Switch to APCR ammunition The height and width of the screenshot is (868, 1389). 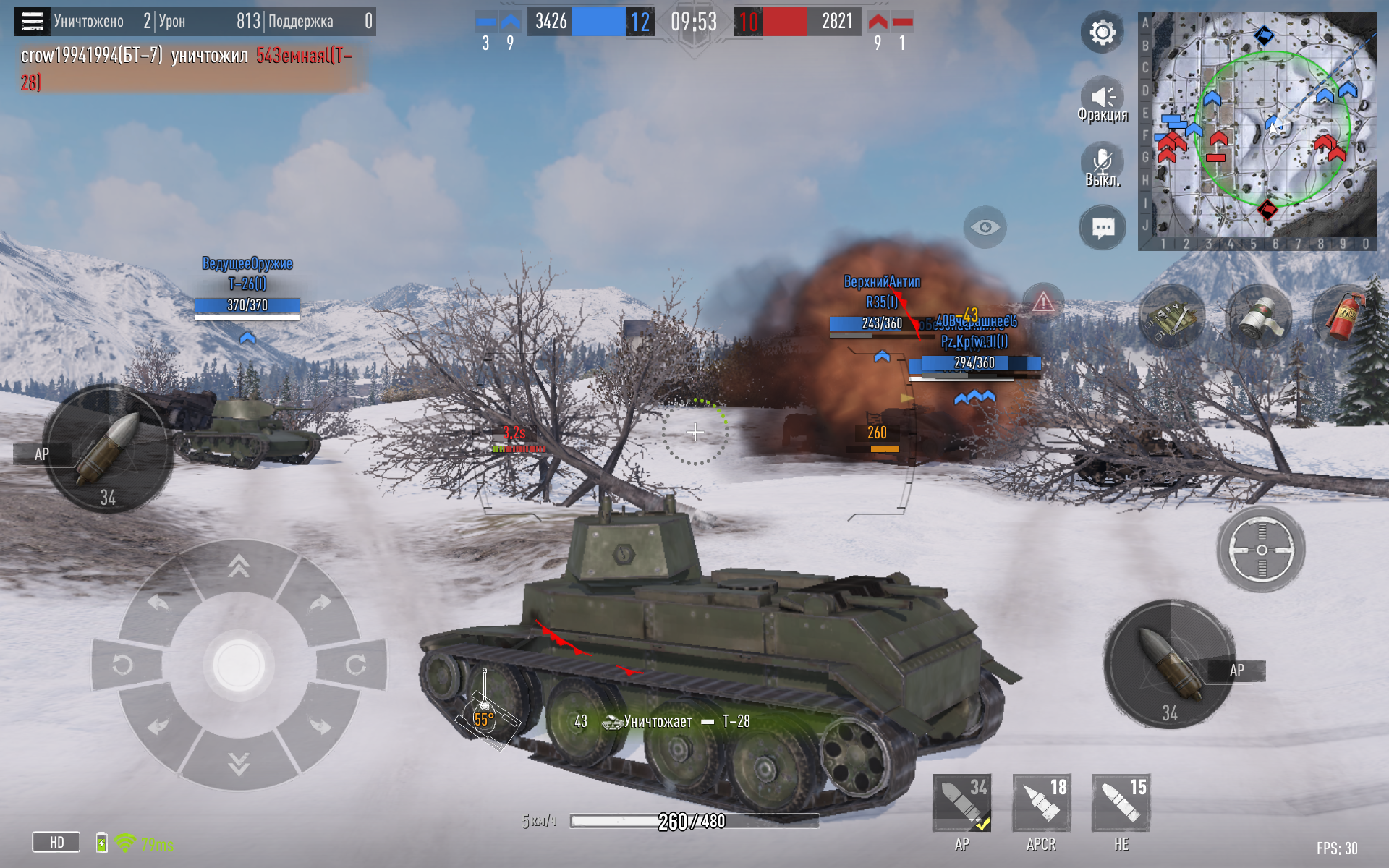1041,804
